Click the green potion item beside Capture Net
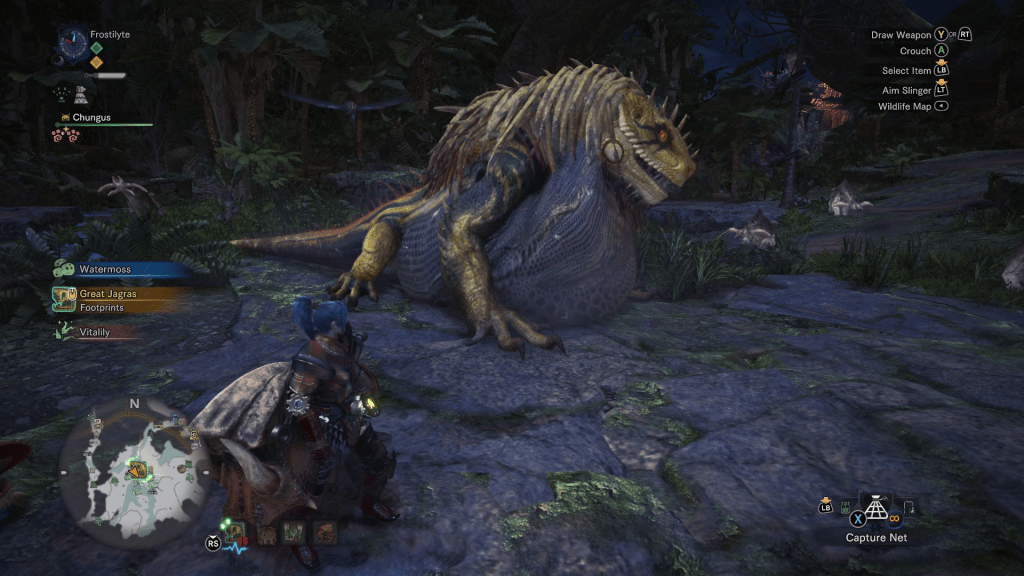 tap(846, 508)
